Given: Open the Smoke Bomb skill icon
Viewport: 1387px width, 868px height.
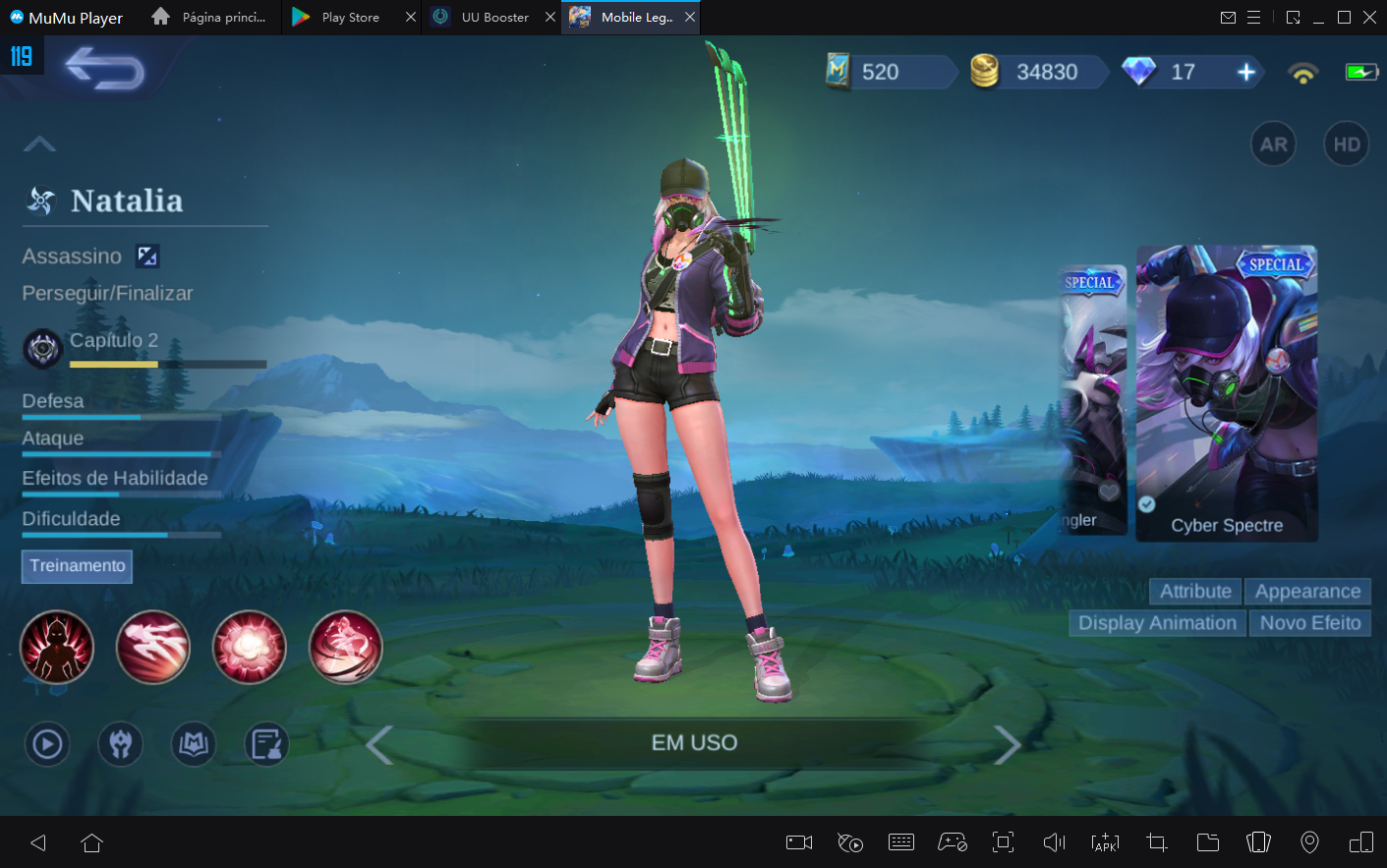Looking at the screenshot, I should [250, 647].
